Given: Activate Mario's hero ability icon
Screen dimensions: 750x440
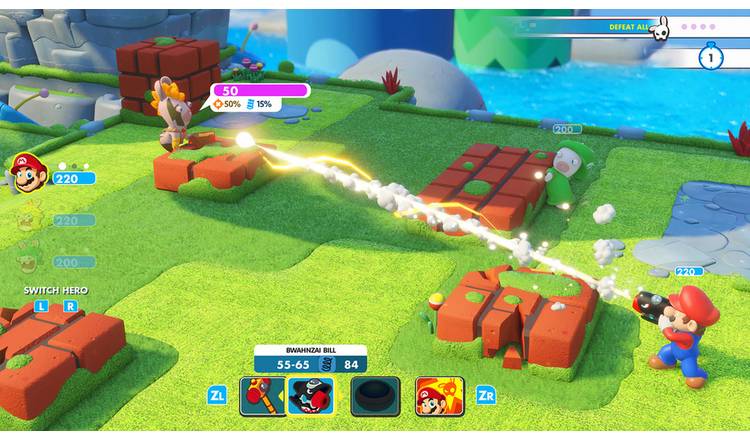Looking at the screenshot, I should pos(439,397).
